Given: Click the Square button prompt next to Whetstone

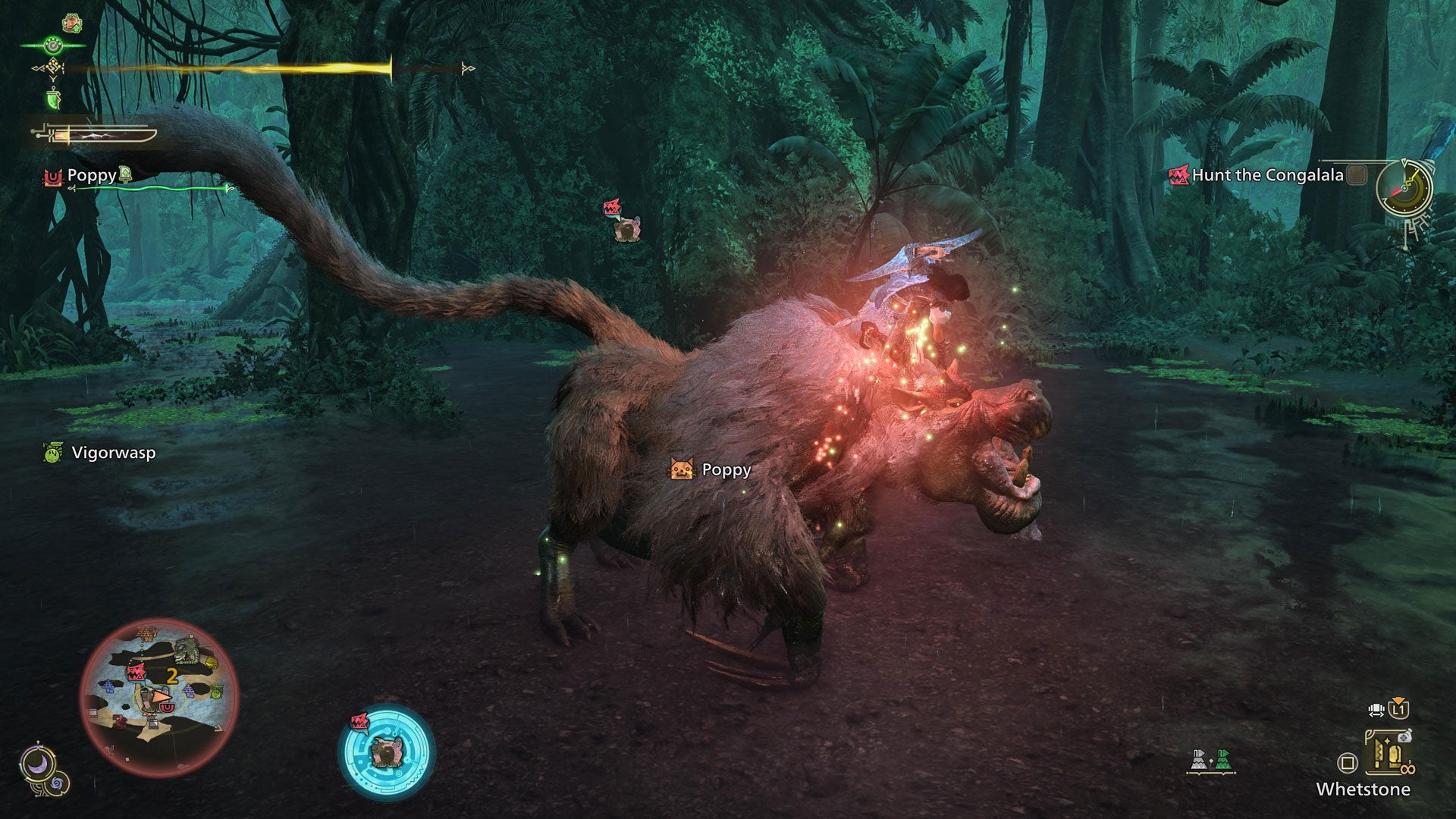Looking at the screenshot, I should (1348, 763).
